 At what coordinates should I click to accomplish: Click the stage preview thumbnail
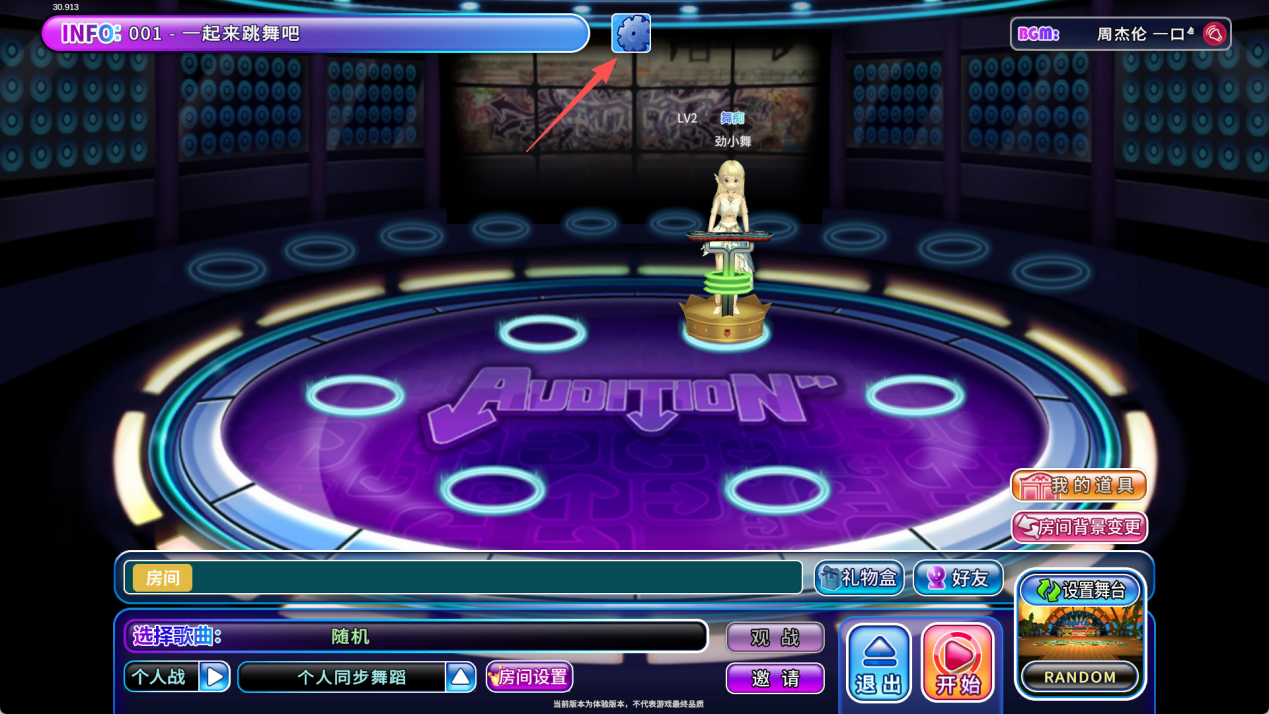click(1080, 632)
